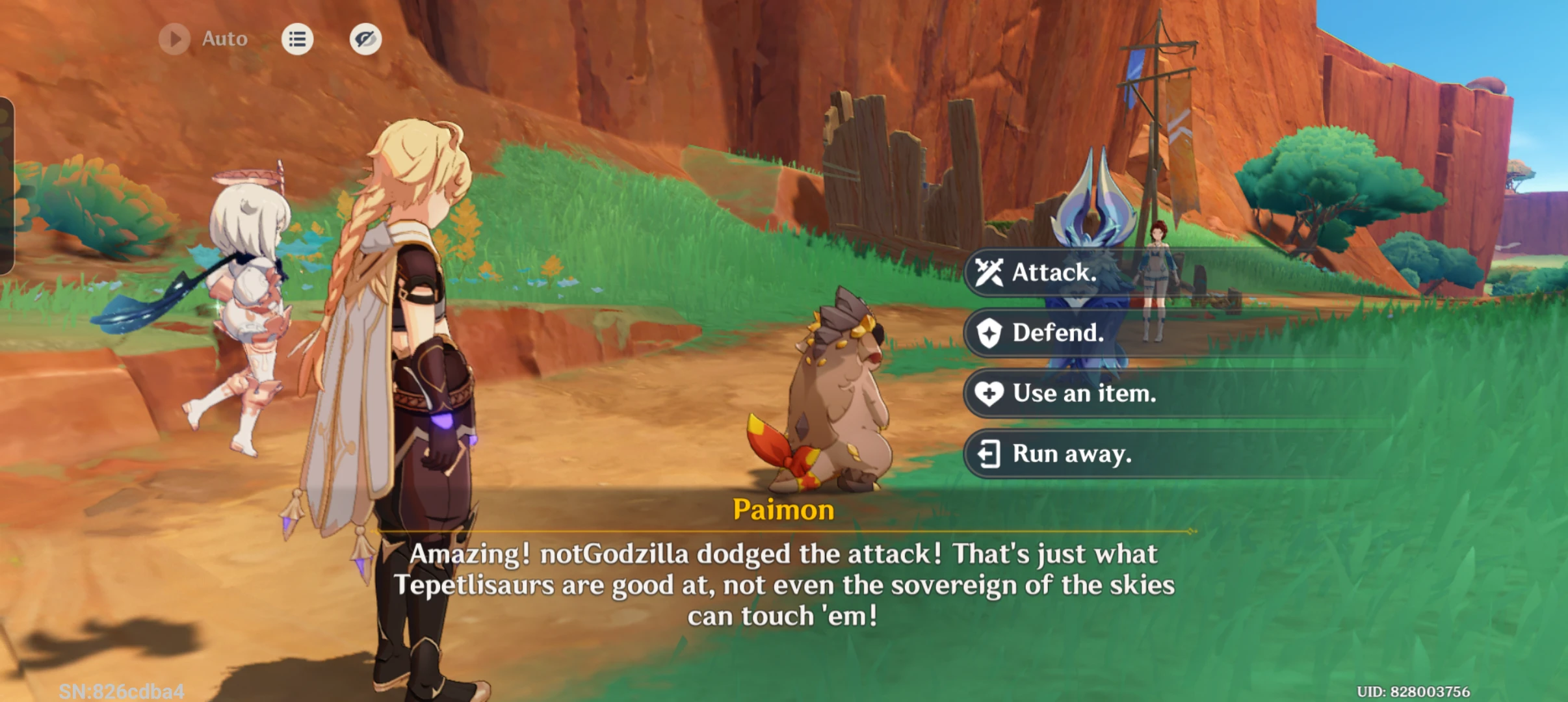Click the shield icon beside Defend
This screenshot has height=702, width=1568.
[989, 332]
